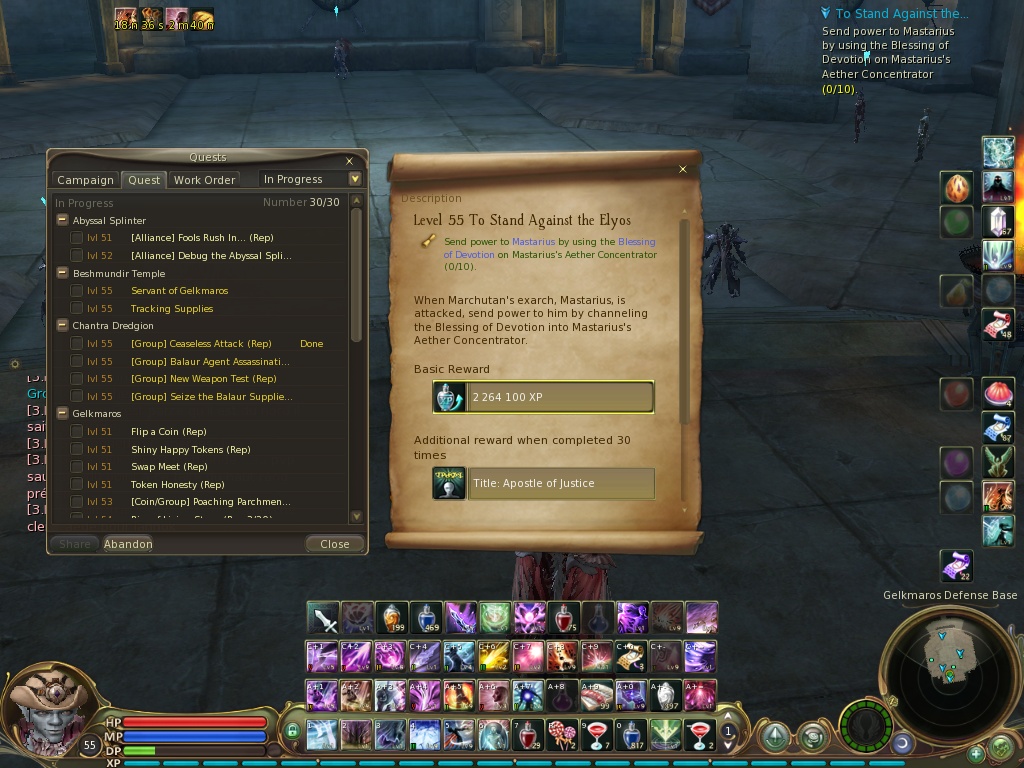This screenshot has width=1024, height=768.
Task: Collapse the Chantra Dredgion quest category
Action: (x=62, y=326)
